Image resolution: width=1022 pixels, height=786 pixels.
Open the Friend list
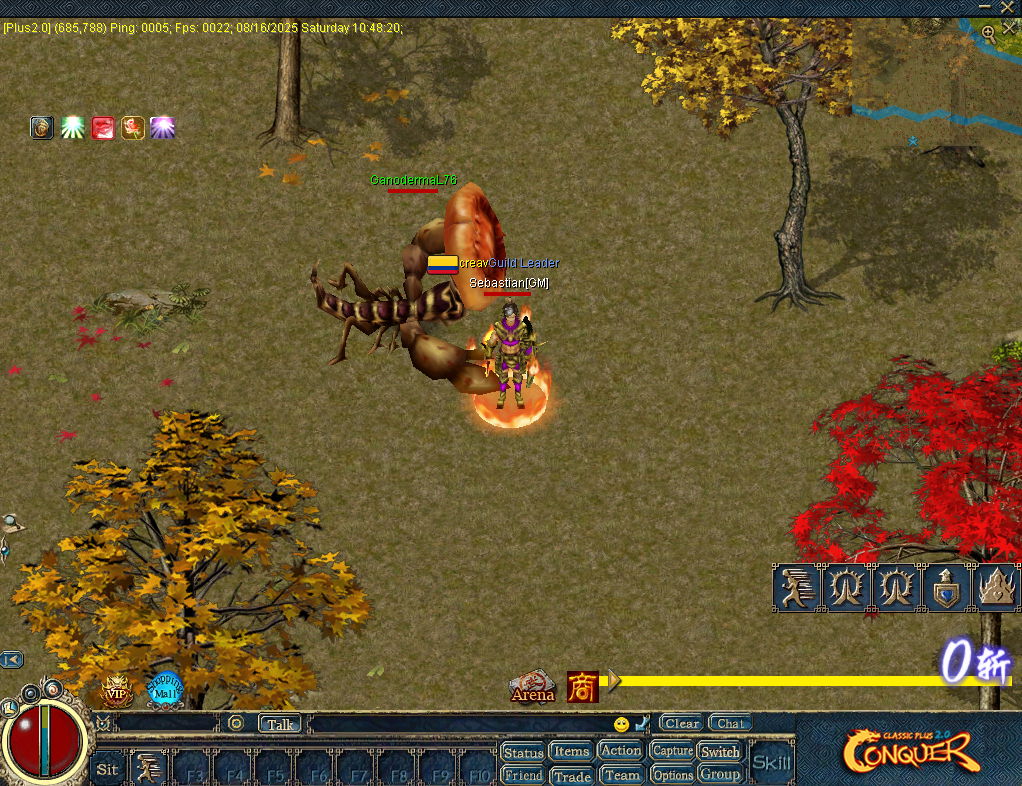523,775
